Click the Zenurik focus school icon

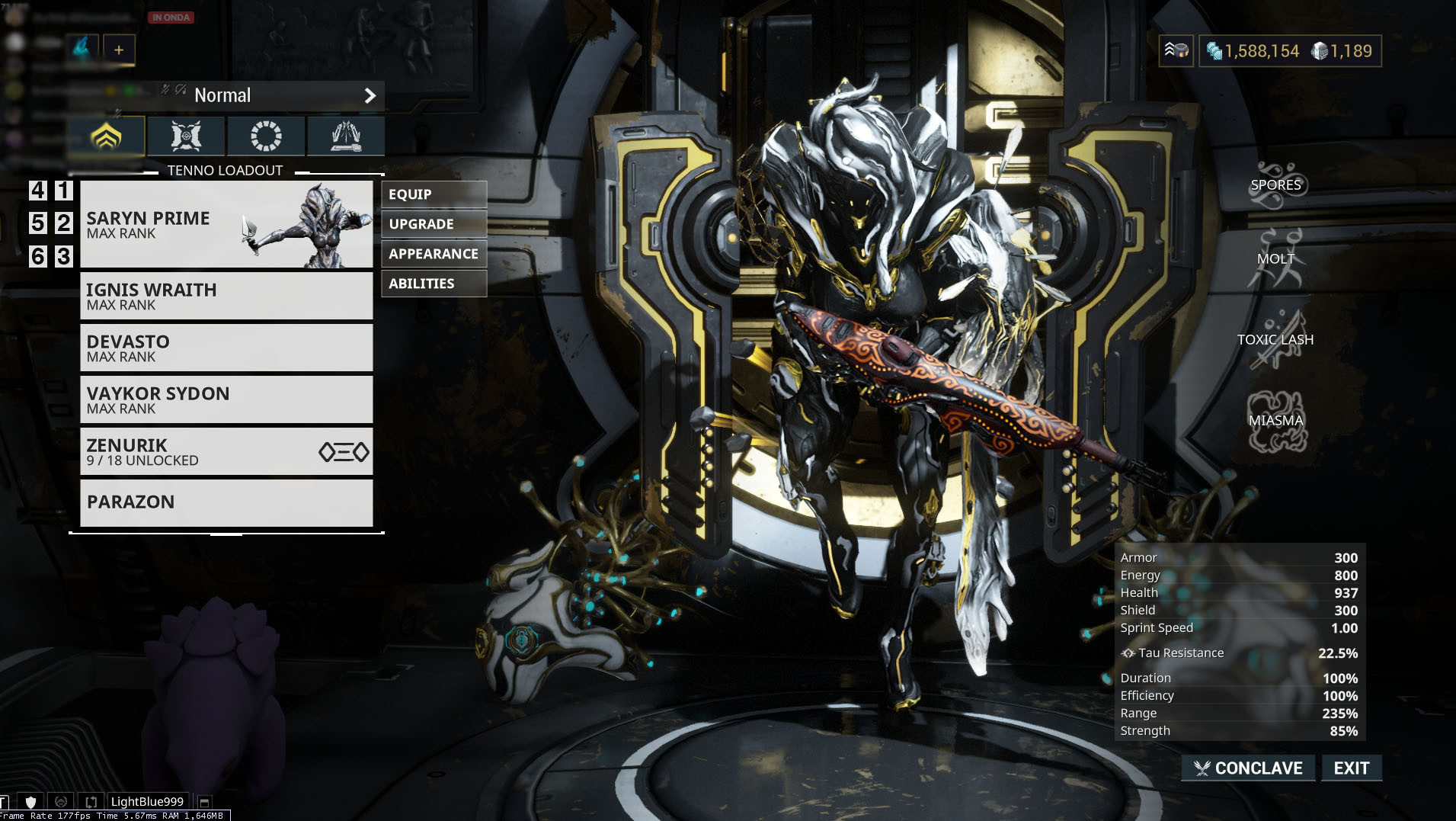[x=342, y=452]
